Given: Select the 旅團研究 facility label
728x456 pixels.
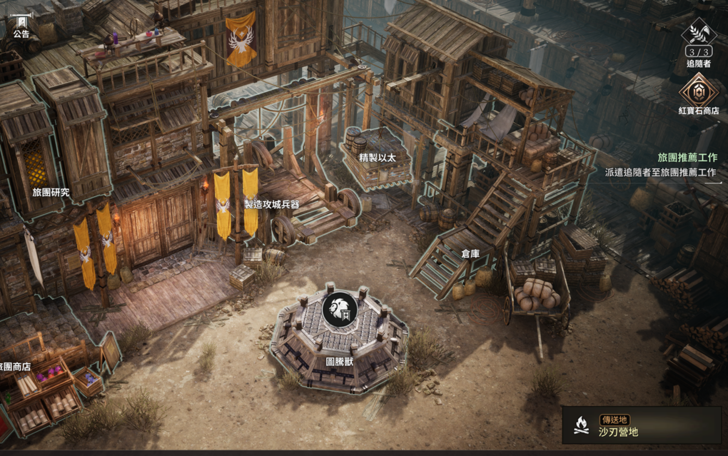Looking at the screenshot, I should click(x=50, y=192).
